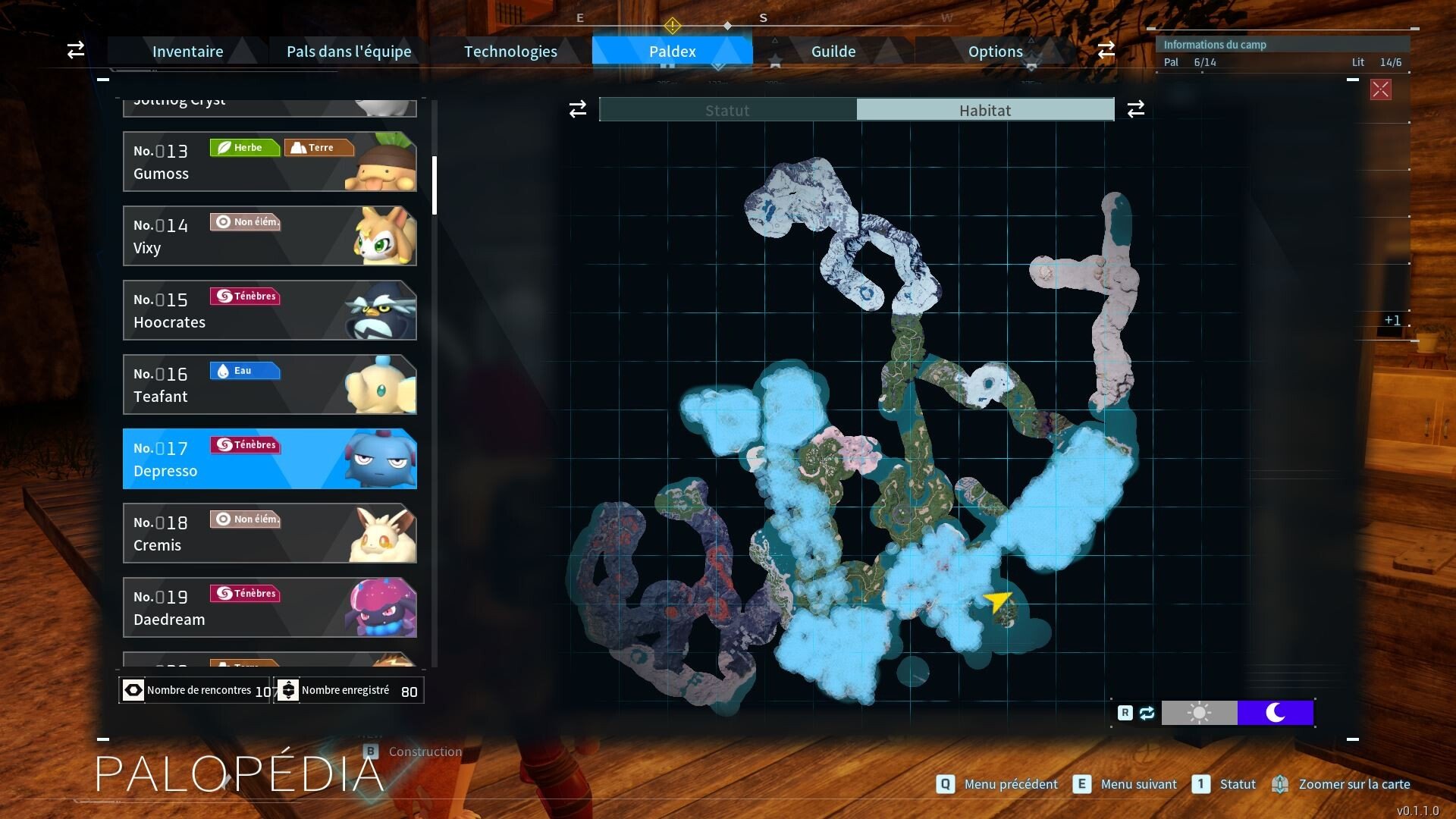
Task: Close the Paldex with red X
Action: point(1380,89)
